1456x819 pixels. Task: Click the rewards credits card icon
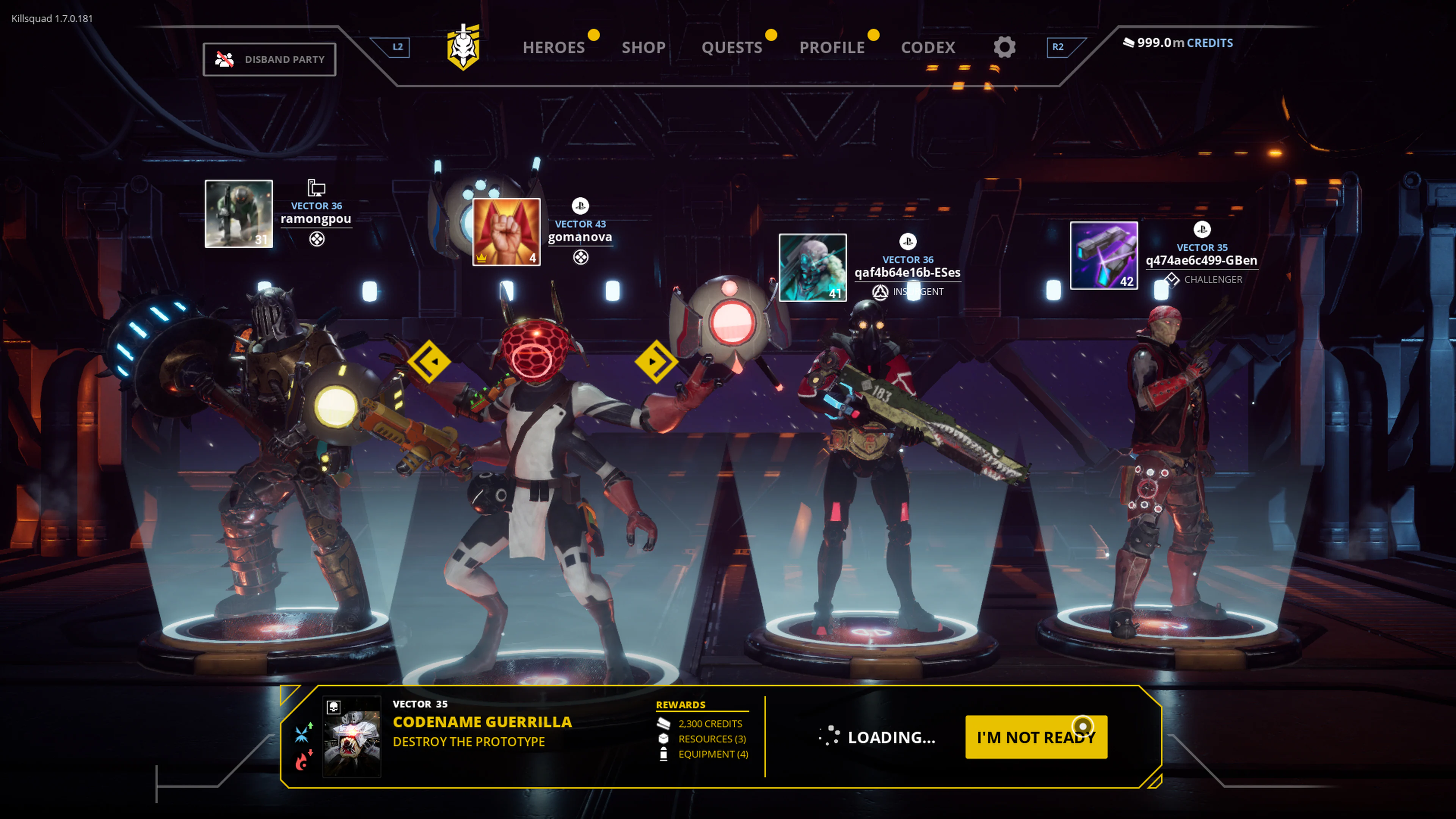(665, 723)
